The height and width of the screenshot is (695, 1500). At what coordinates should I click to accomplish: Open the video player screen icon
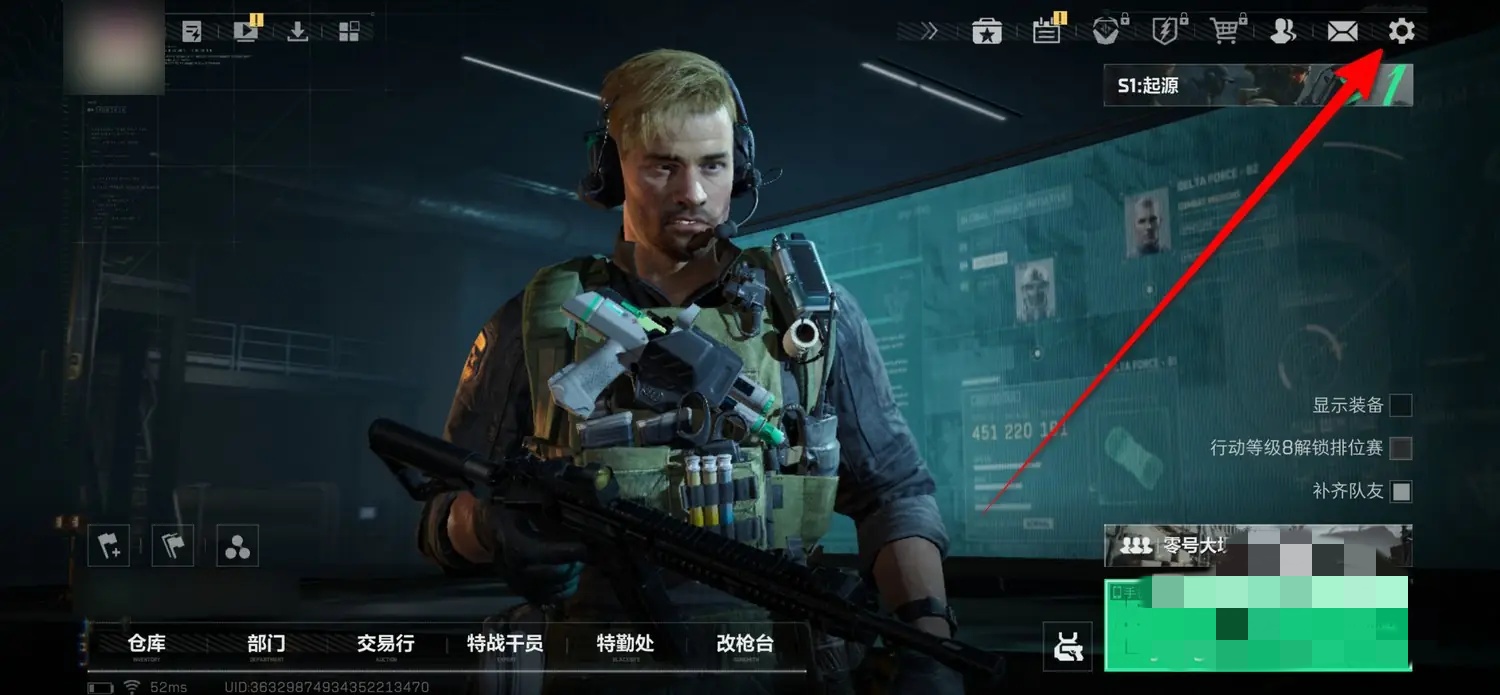245,32
